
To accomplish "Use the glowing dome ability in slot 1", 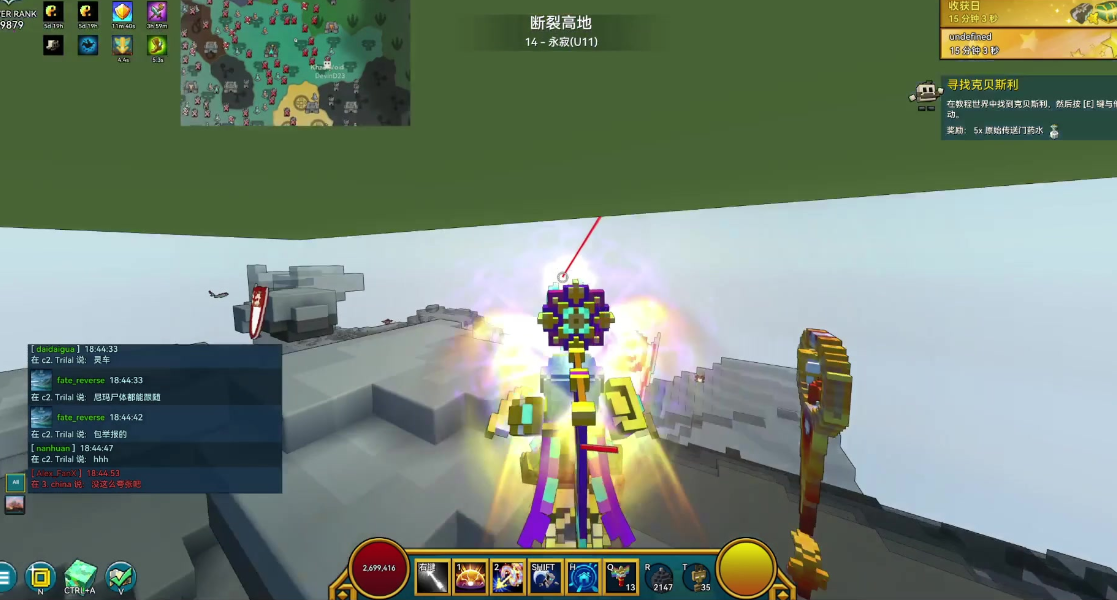I will [470, 577].
